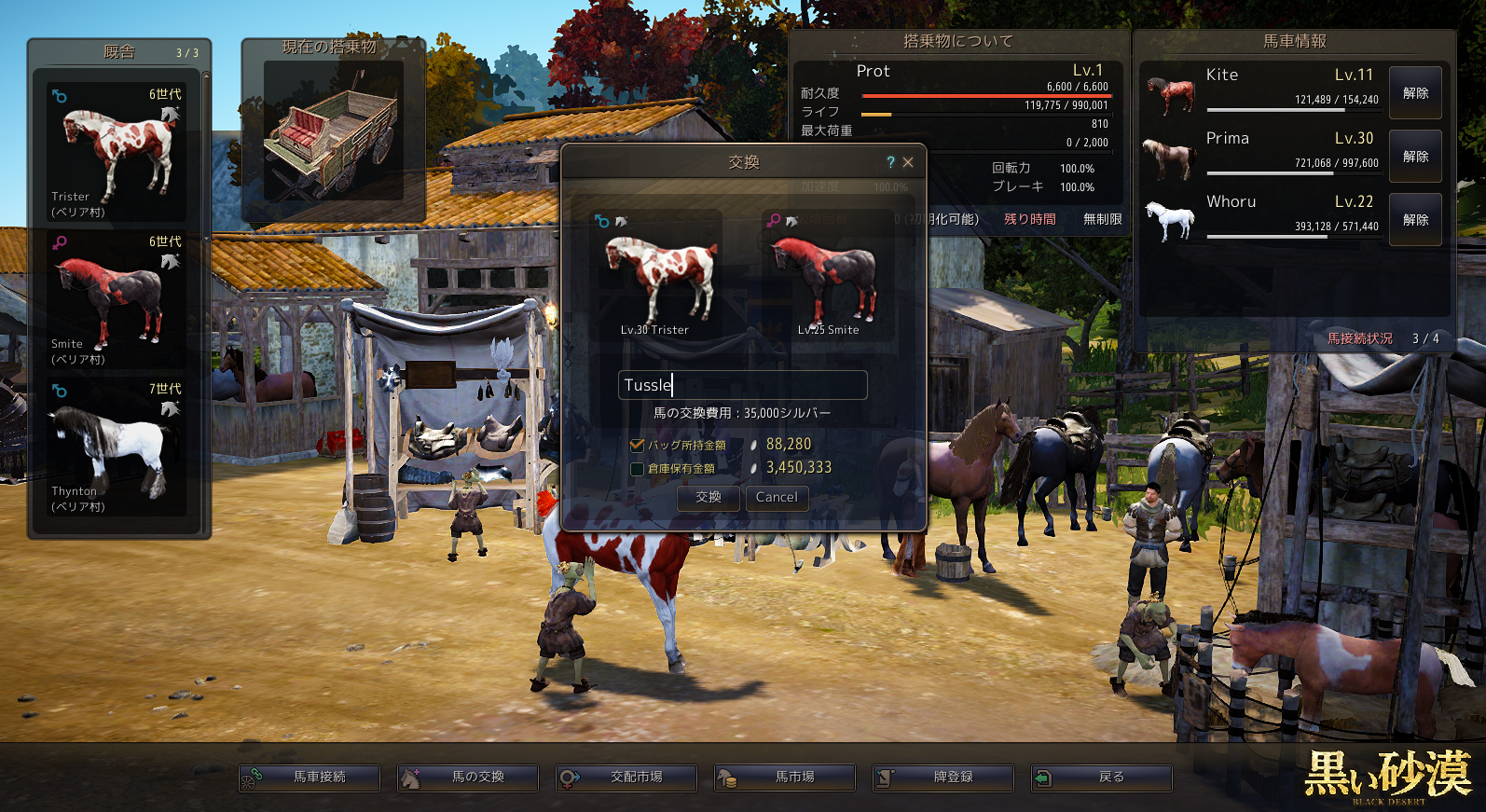Open 馬車接続 wagon connection menu
This screenshot has height=812, width=1486.
point(310,778)
